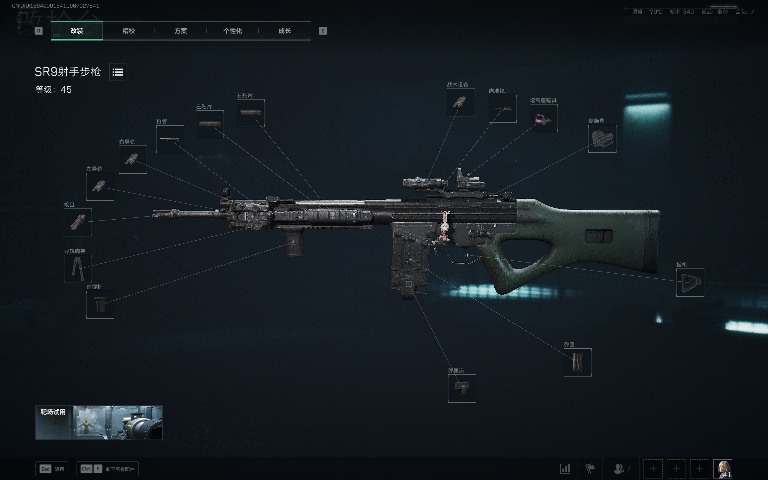This screenshot has height=480, width=768.
Task: Select the stock attachment slot at far right
Action: (x=690, y=283)
